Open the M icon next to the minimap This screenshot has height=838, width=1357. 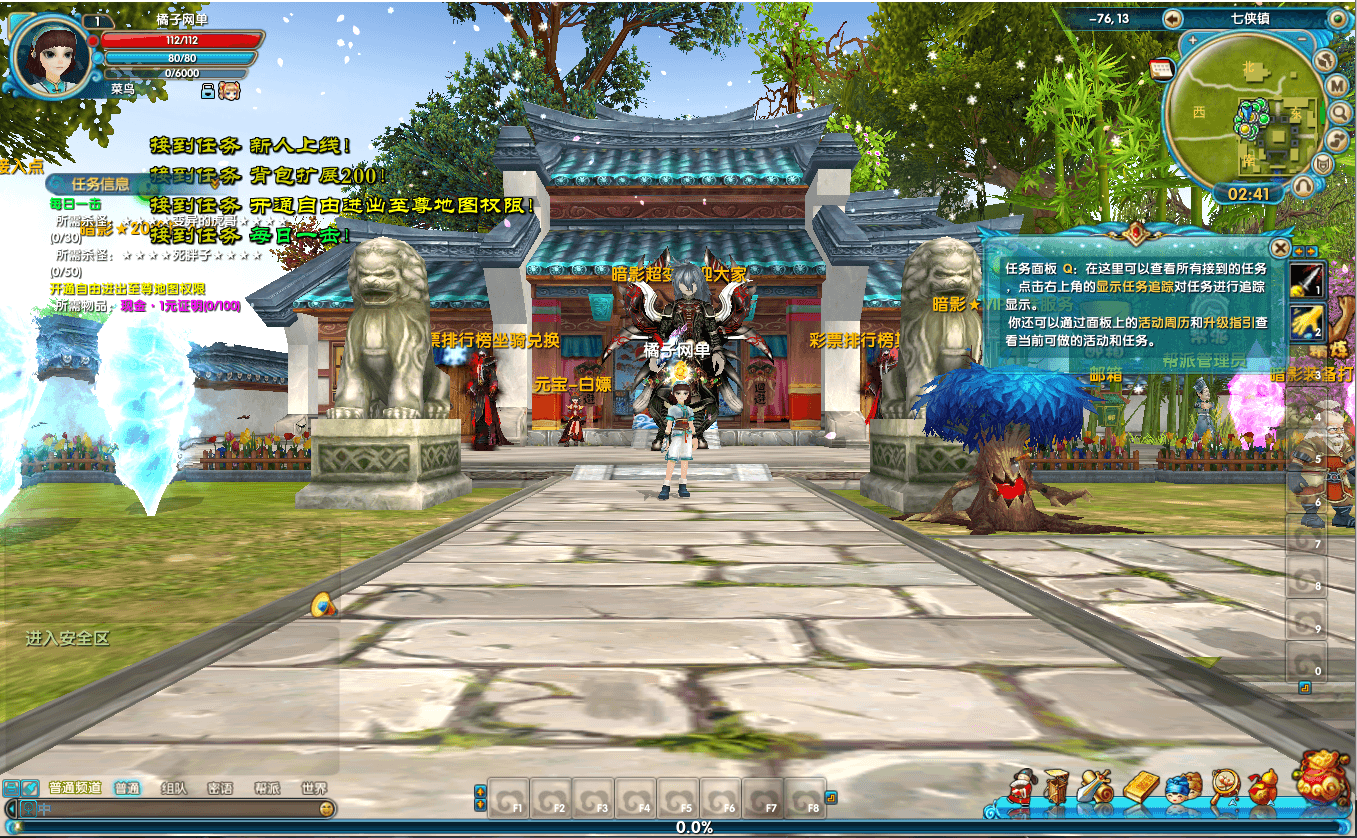coord(1337,85)
